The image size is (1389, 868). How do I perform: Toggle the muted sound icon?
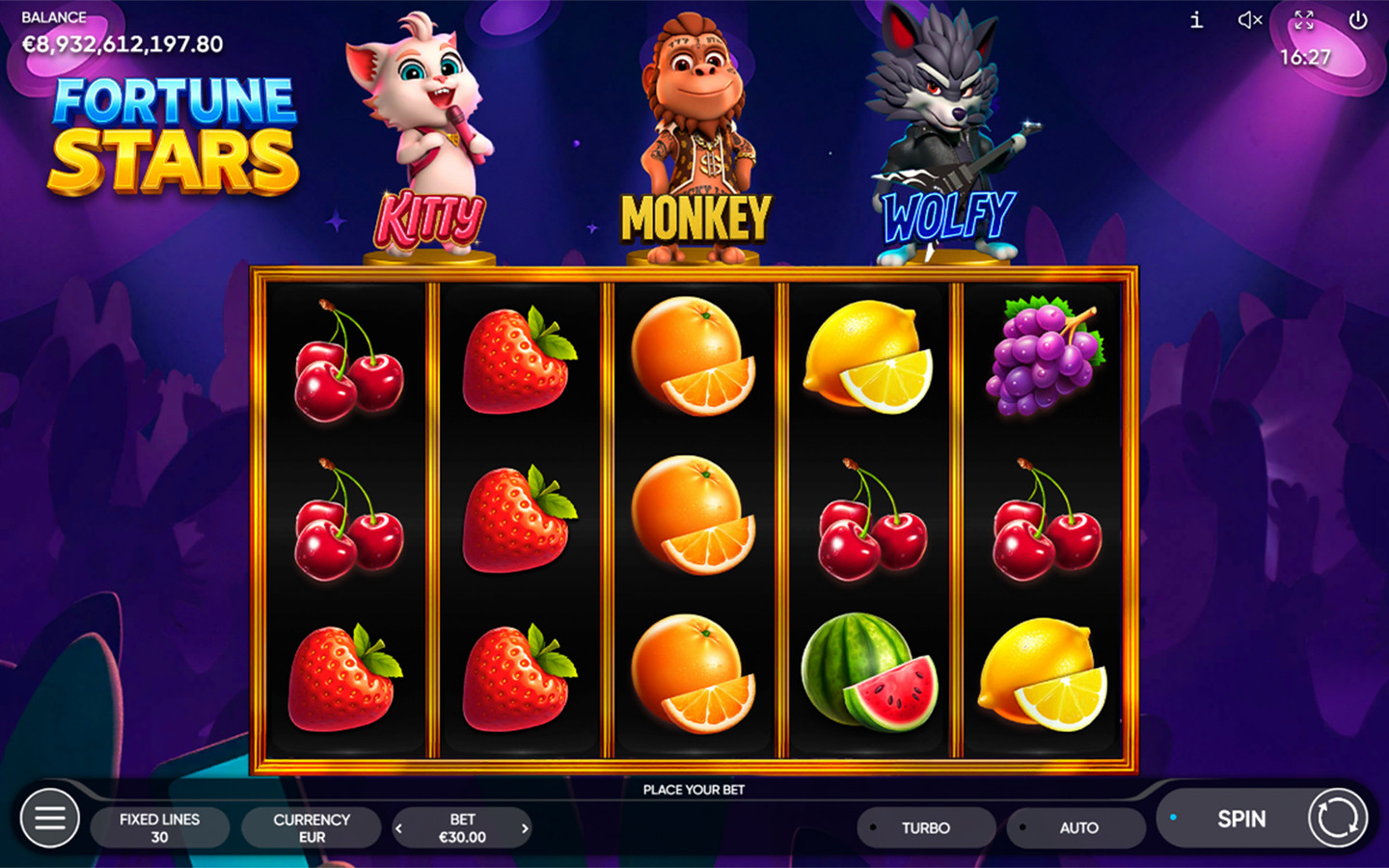1250,20
